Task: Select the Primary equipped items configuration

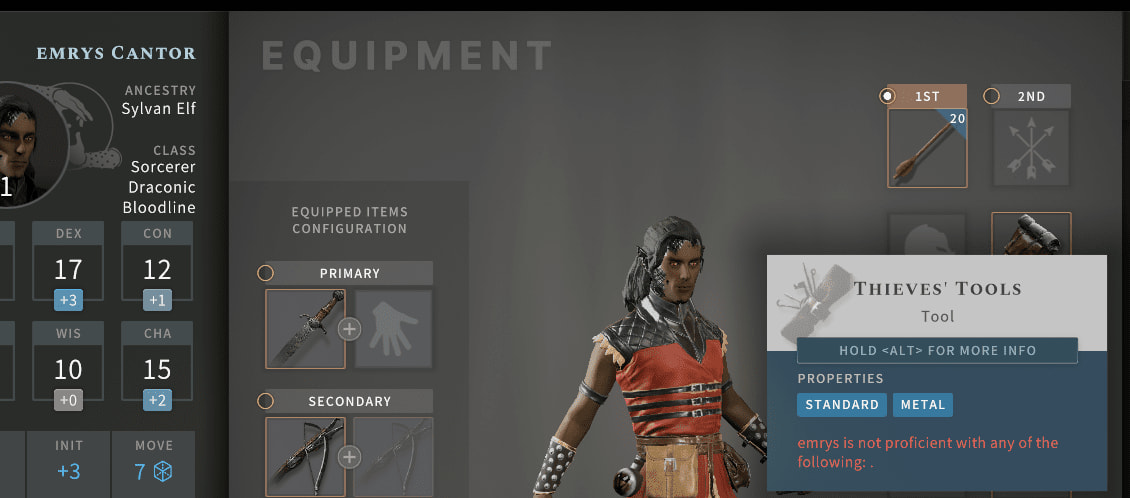Action: [266, 273]
